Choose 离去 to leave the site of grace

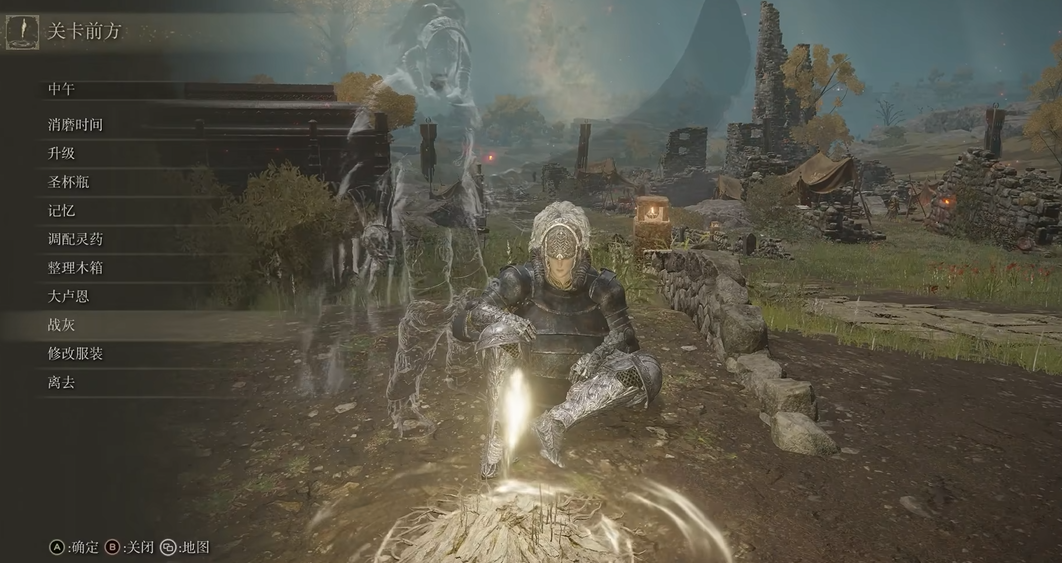coord(61,382)
